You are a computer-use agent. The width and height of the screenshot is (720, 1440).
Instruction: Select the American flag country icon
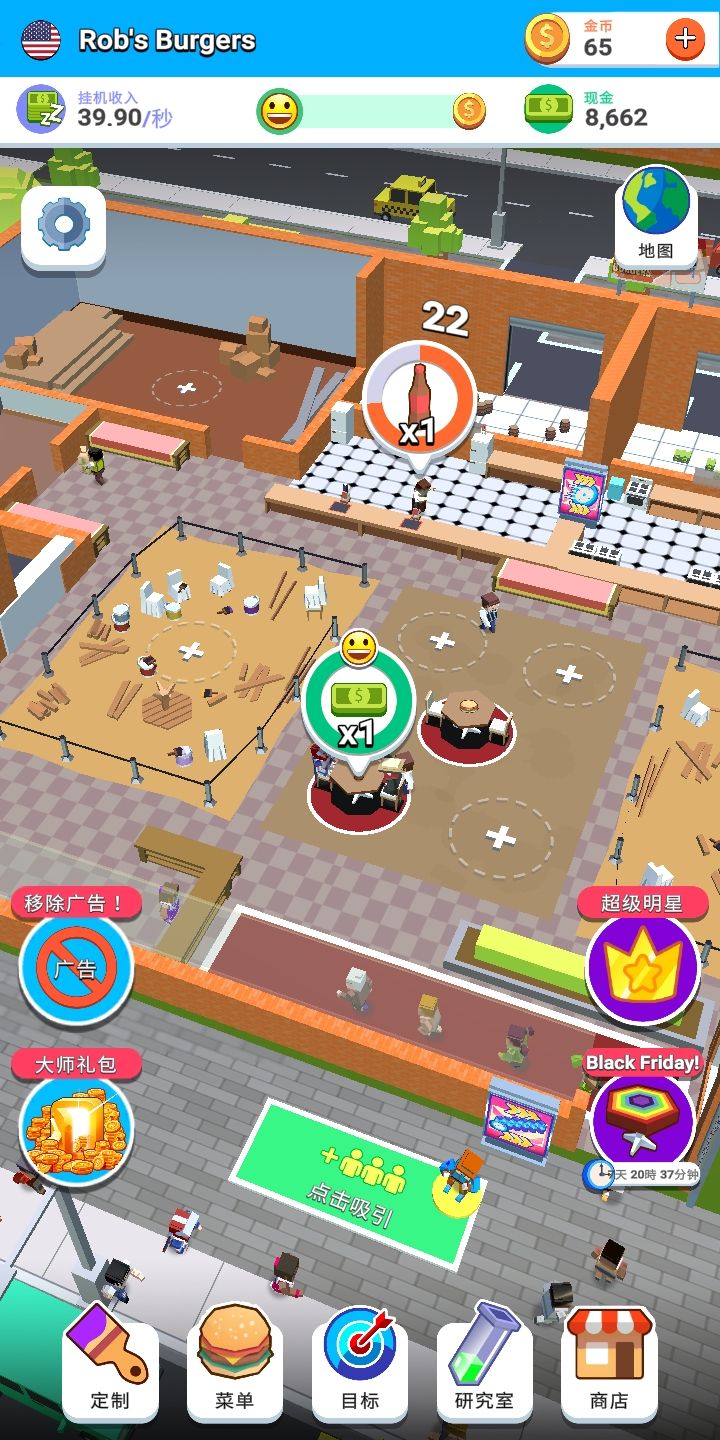(41, 40)
